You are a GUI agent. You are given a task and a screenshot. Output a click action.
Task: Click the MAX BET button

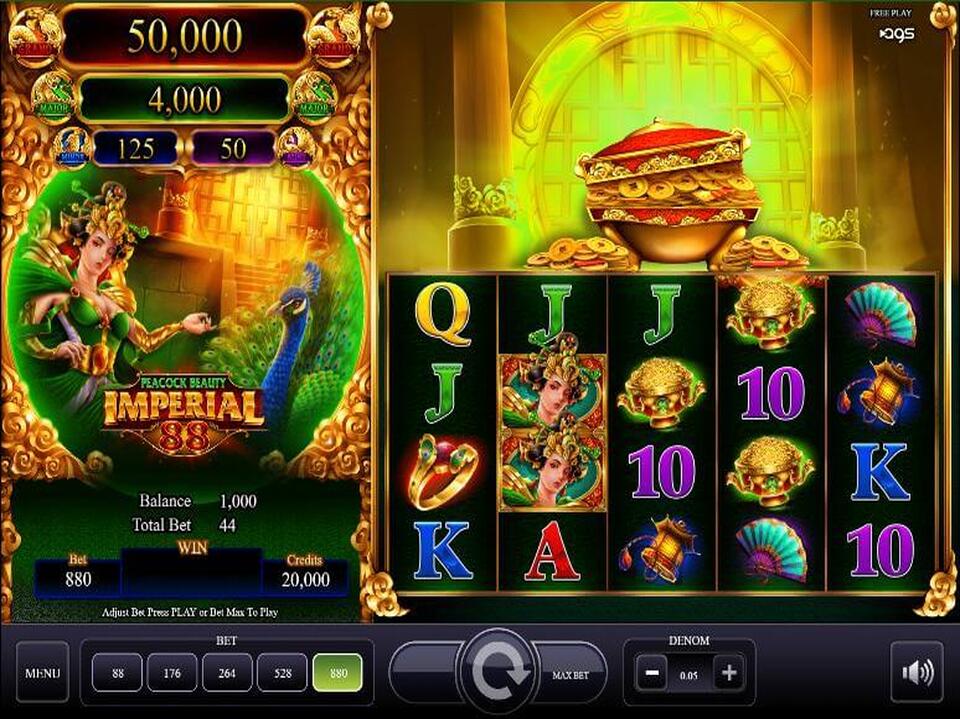click(570, 673)
